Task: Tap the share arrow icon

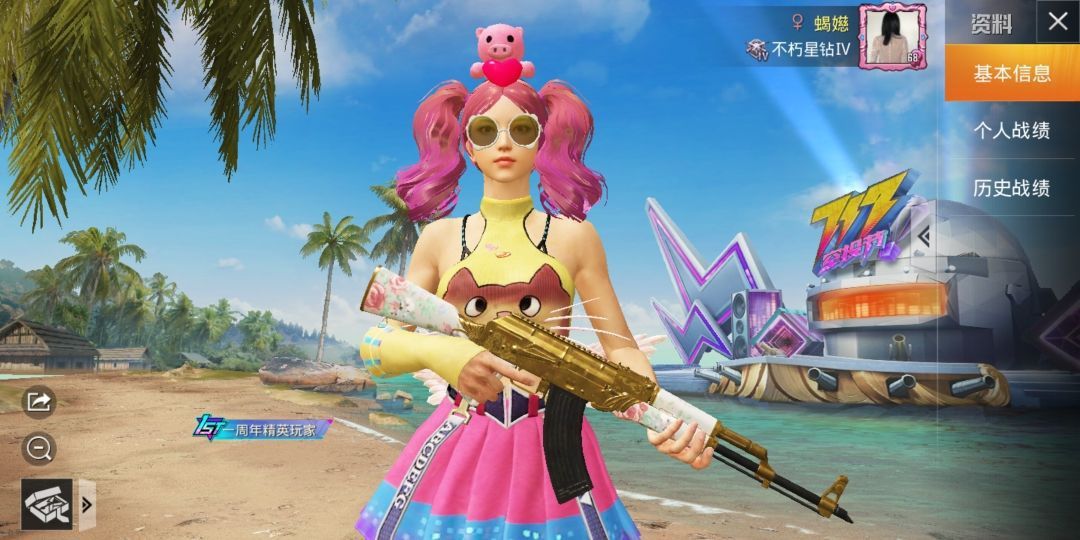Action: [39, 402]
